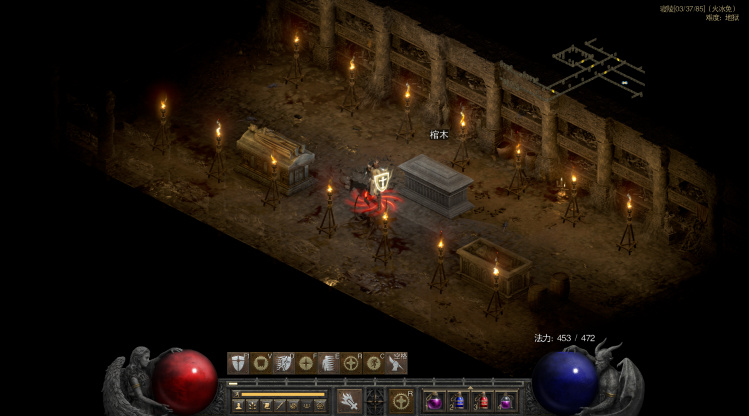Choose the winged skill bound to D
The height and width of the screenshot is (416, 749).
pos(284,363)
